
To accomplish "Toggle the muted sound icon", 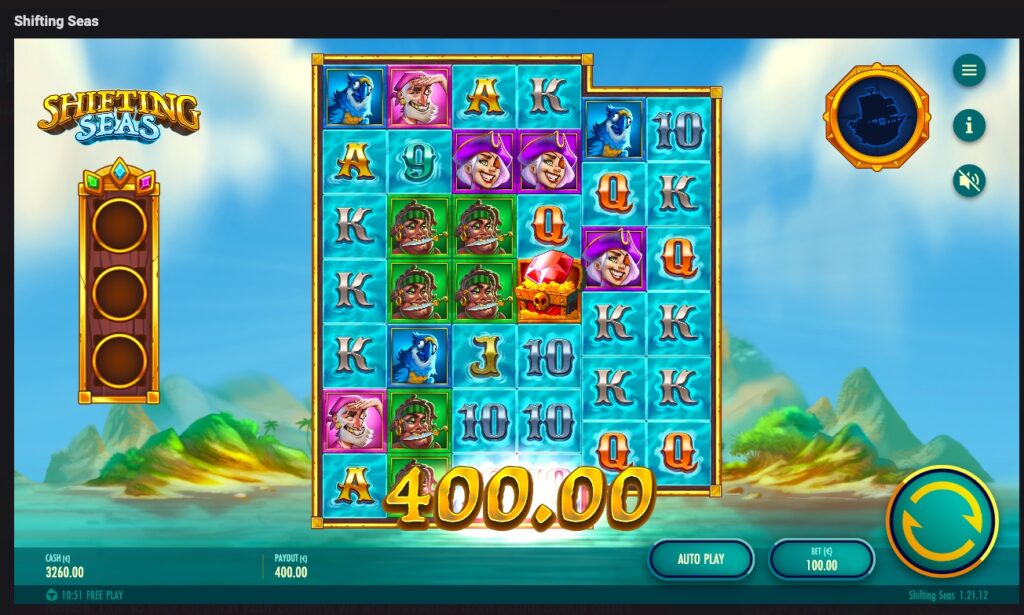I will pos(968,181).
